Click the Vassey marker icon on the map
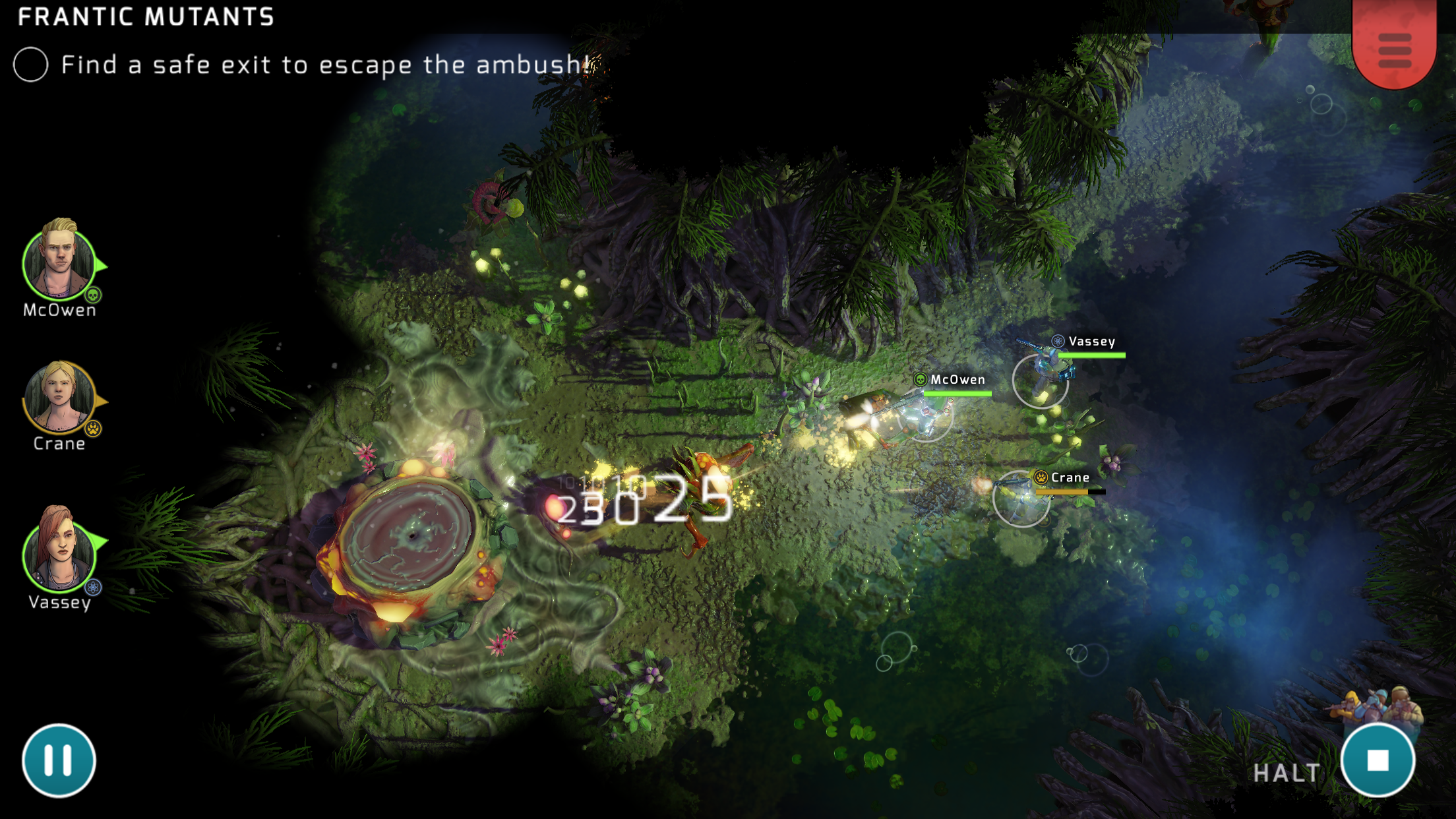Viewport: 1456px width, 819px height. click(1056, 342)
